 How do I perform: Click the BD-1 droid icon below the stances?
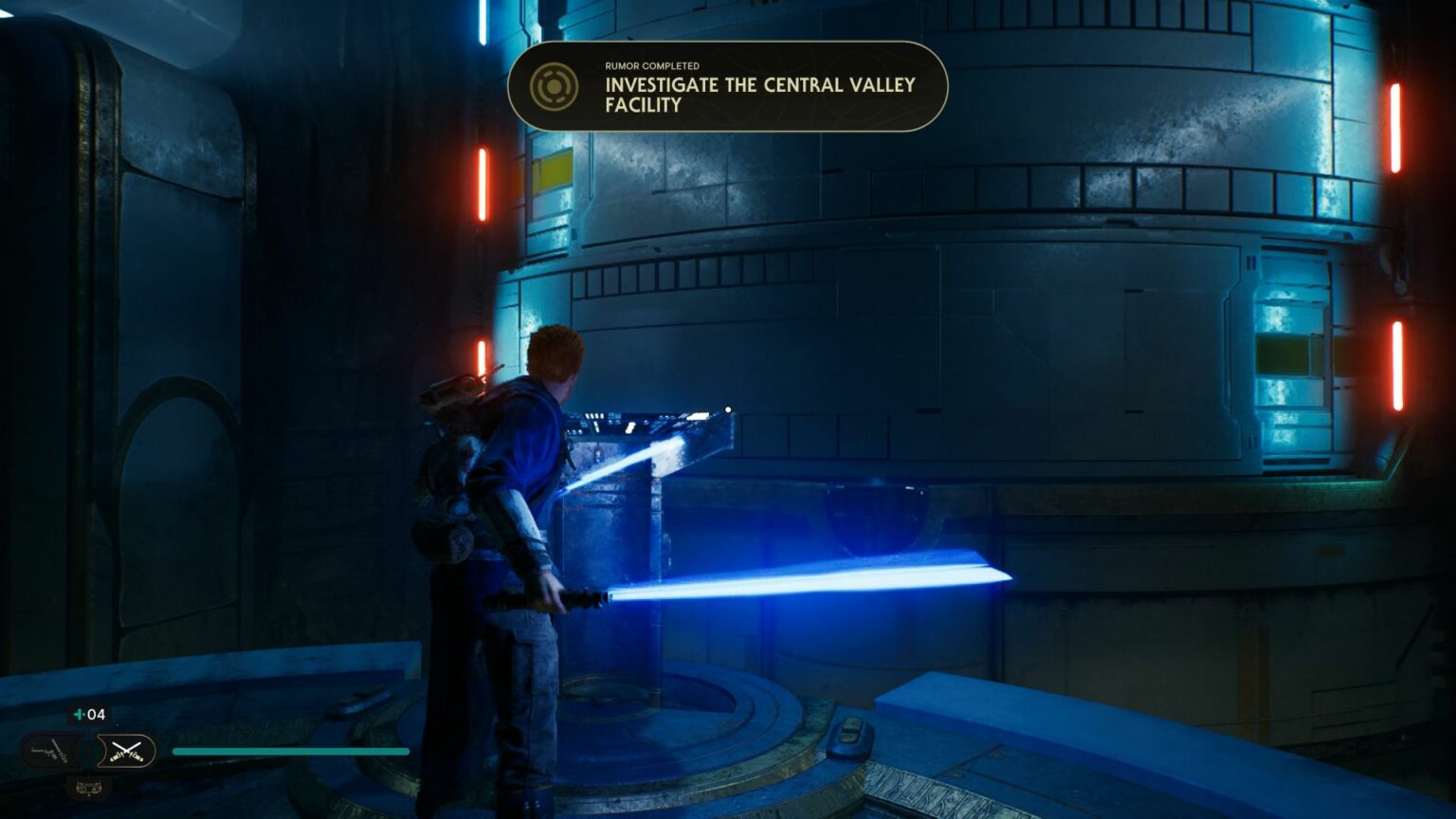(90, 788)
